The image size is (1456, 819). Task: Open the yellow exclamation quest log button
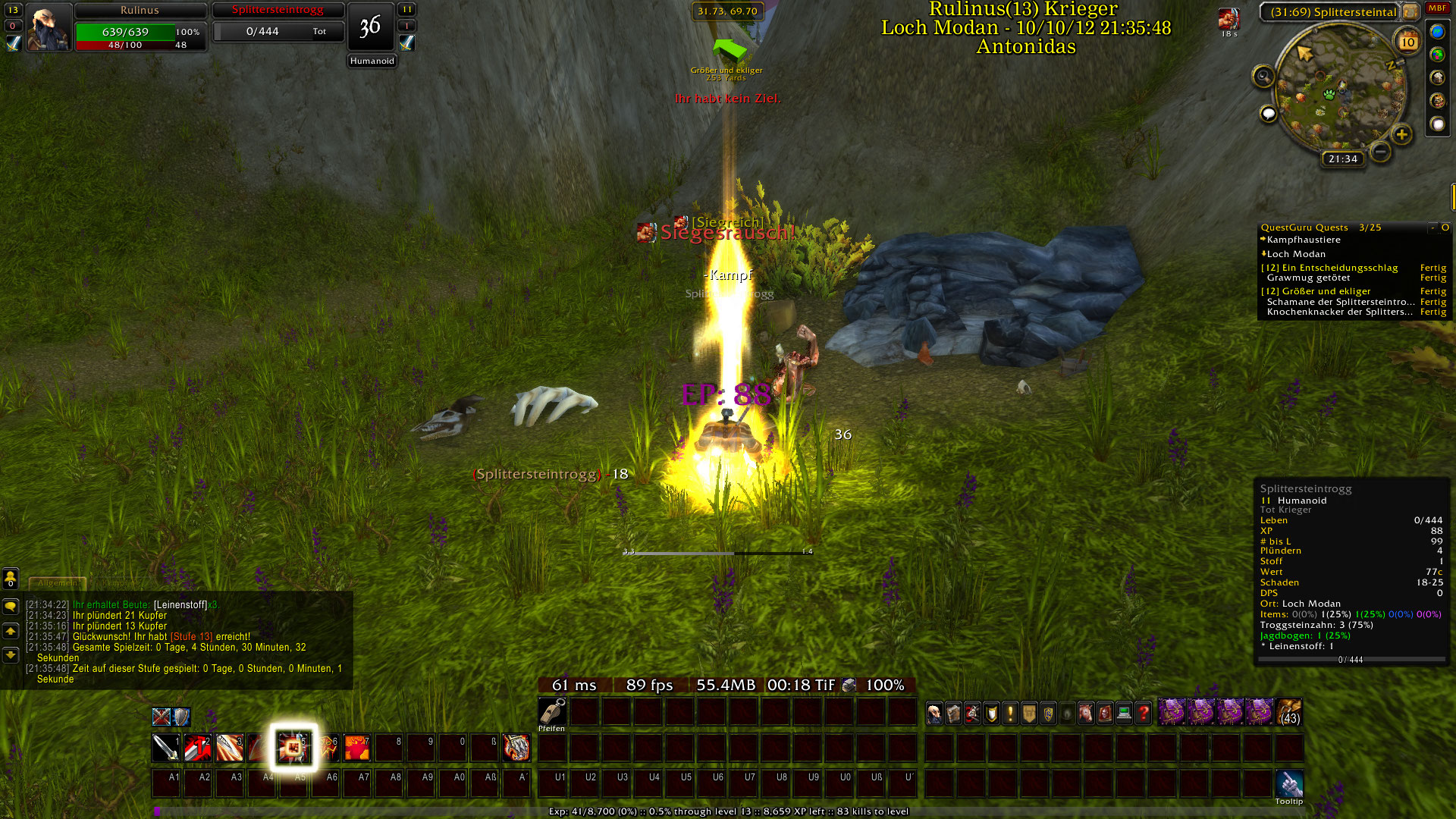[x=1010, y=714]
